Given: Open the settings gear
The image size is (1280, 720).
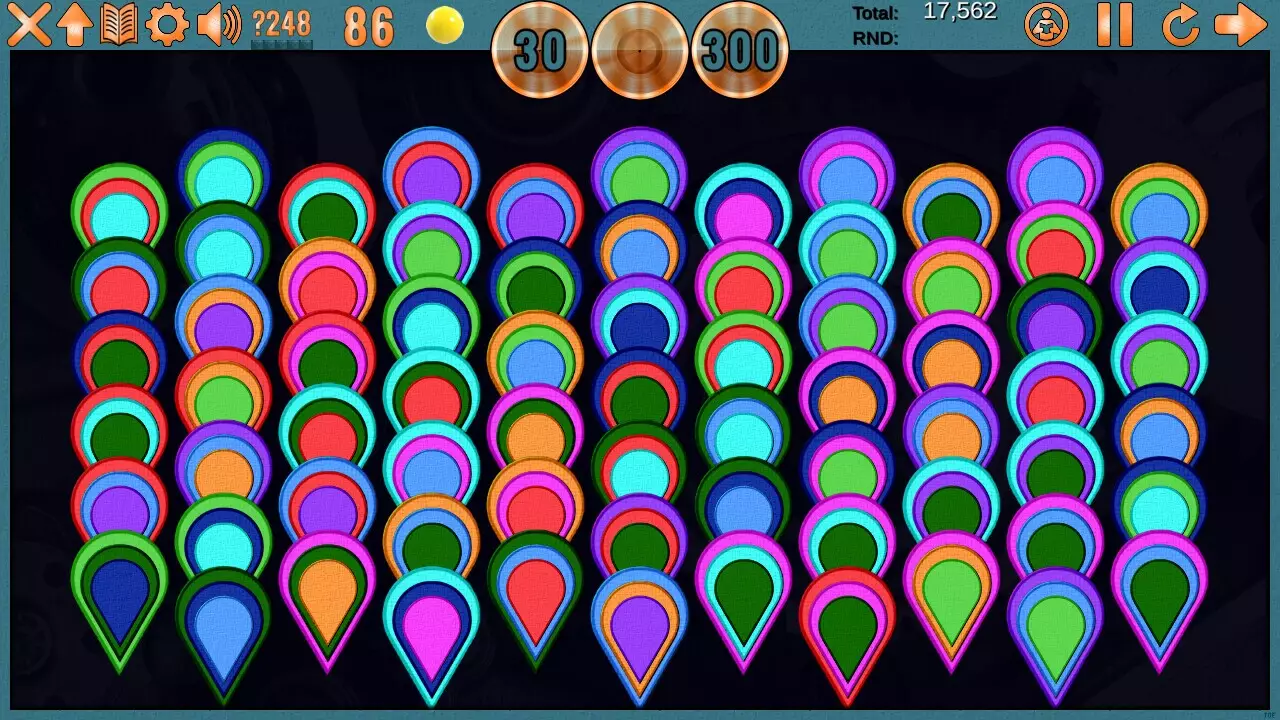Looking at the screenshot, I should tap(165, 25).
